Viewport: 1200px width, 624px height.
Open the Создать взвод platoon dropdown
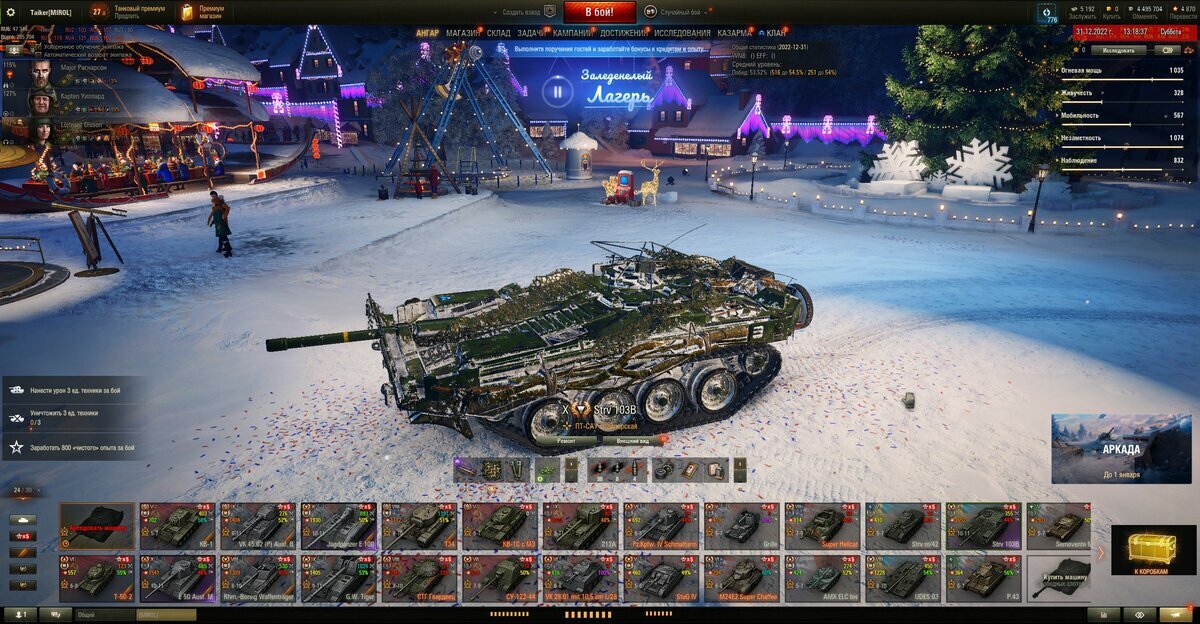click(x=524, y=12)
